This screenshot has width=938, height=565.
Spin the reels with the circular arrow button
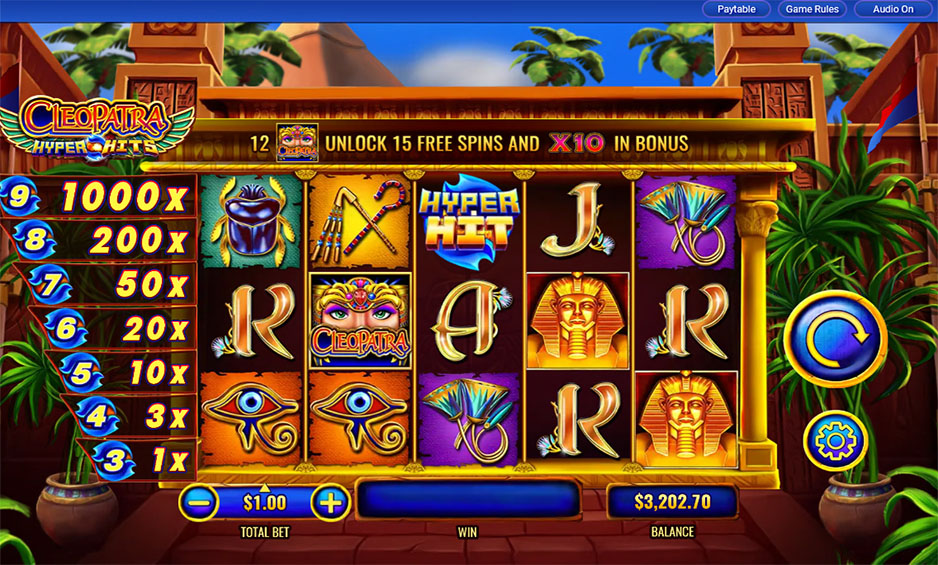click(834, 339)
